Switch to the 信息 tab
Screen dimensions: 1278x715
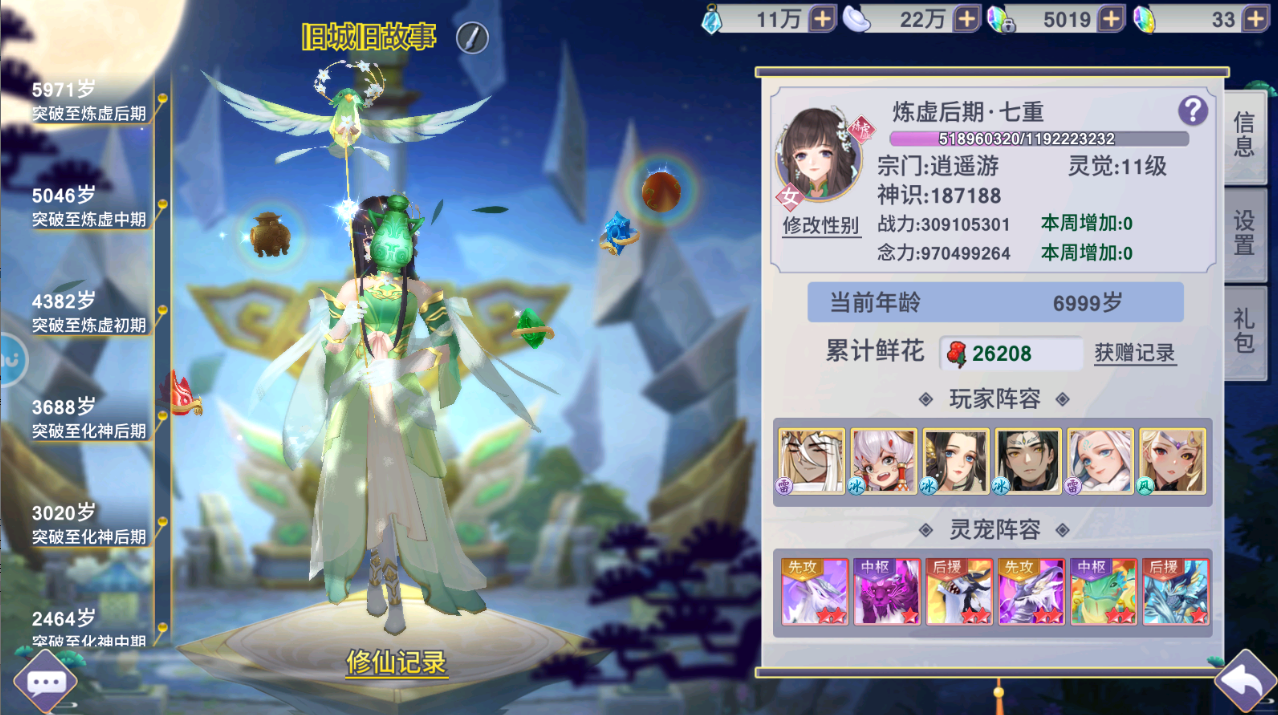pos(1244,135)
